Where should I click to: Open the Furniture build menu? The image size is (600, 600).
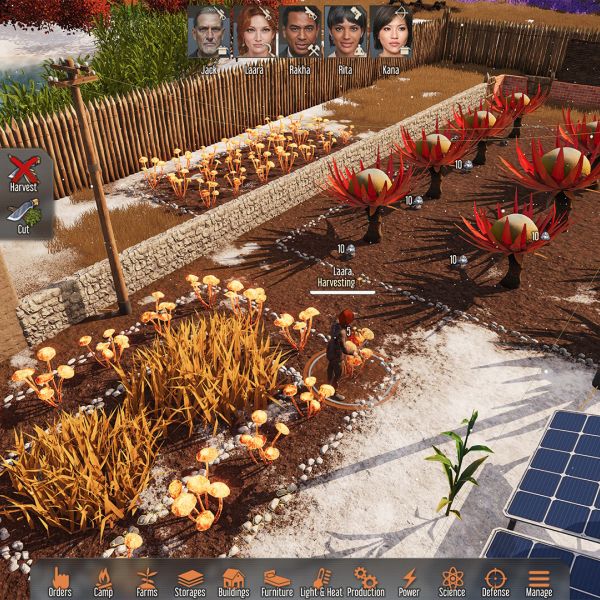pyautogui.click(x=277, y=581)
